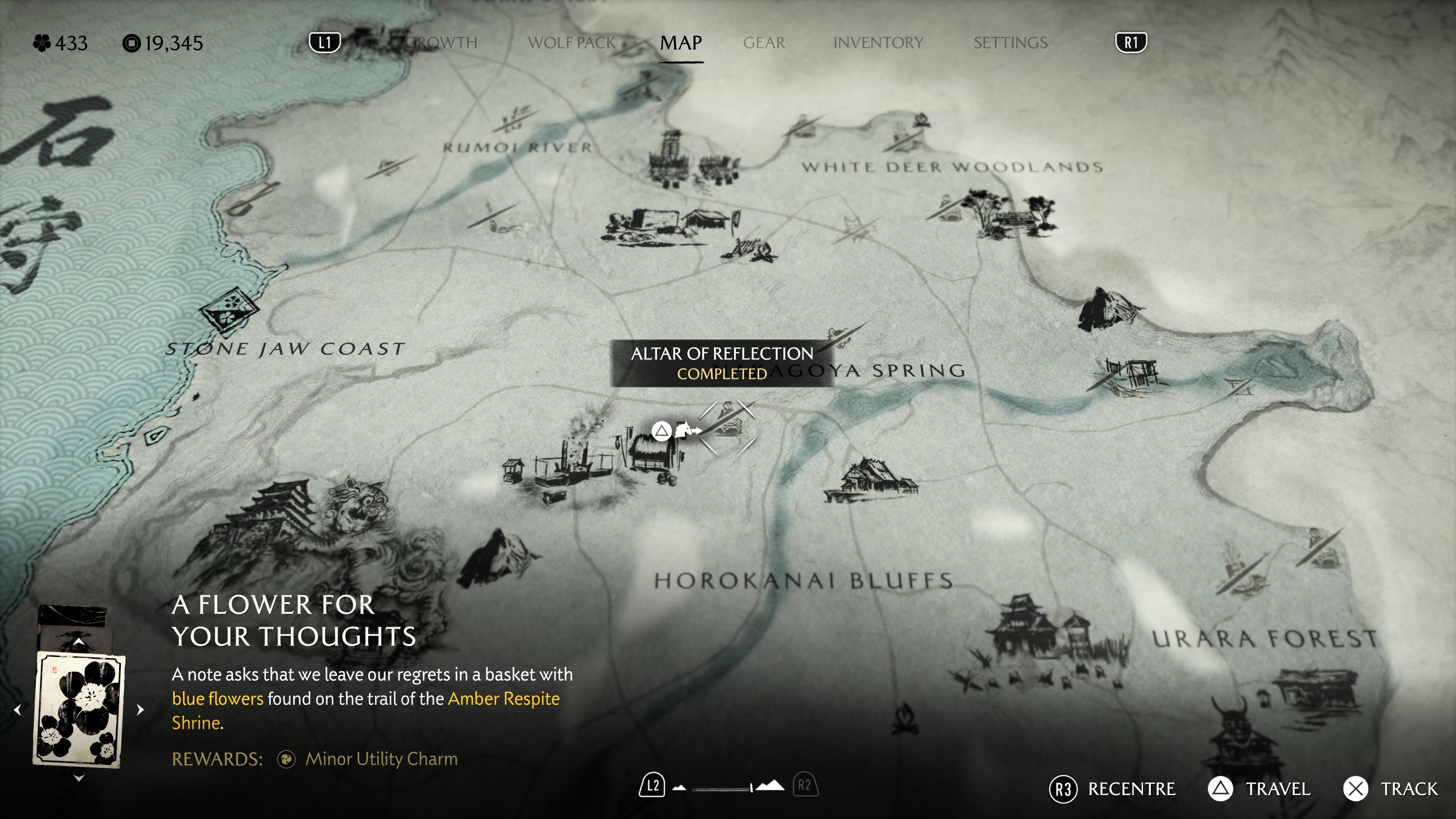The width and height of the screenshot is (1456, 819).
Task: Open the Wolf Pack tab
Action: (571, 43)
